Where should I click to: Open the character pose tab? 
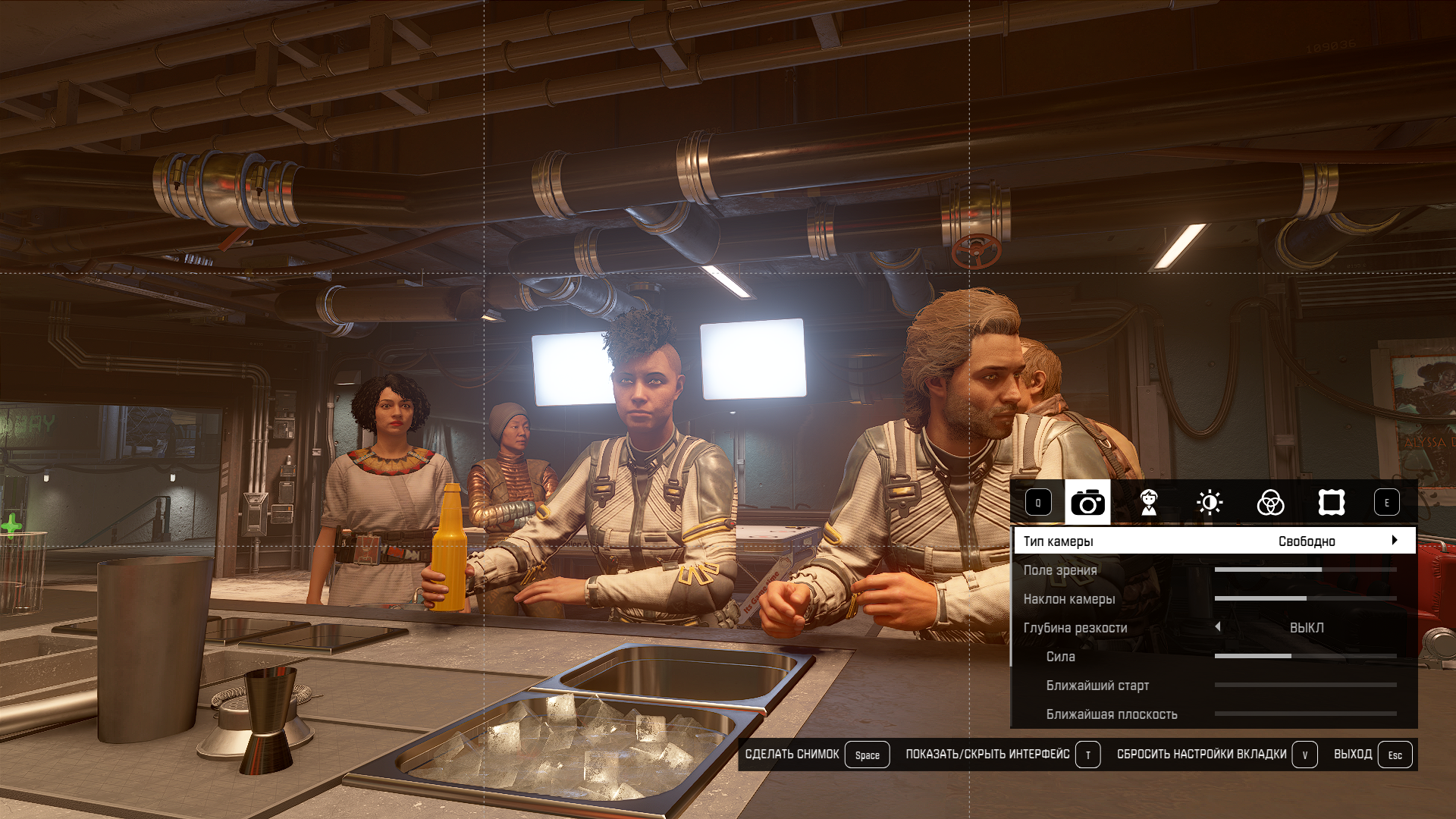[x=1149, y=502]
